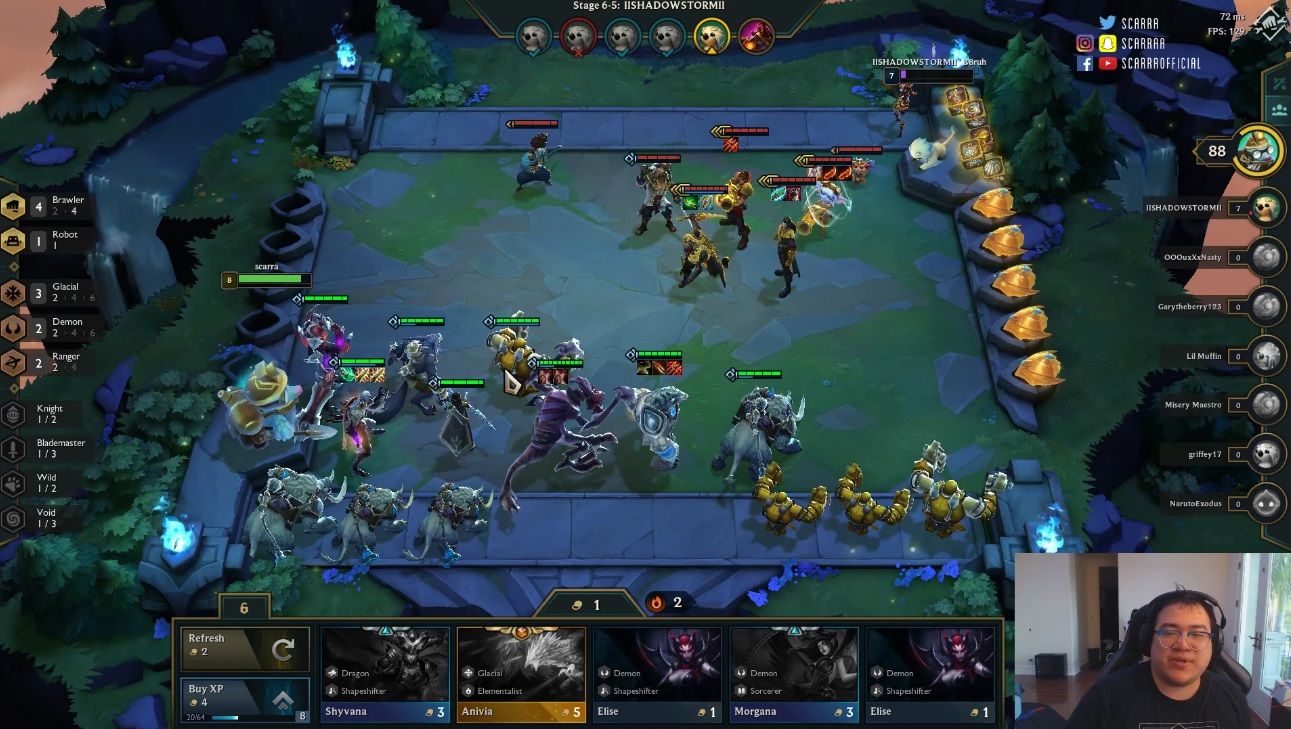Image resolution: width=1291 pixels, height=729 pixels.
Task: Buy the Anivia champion card
Action: pos(521,675)
